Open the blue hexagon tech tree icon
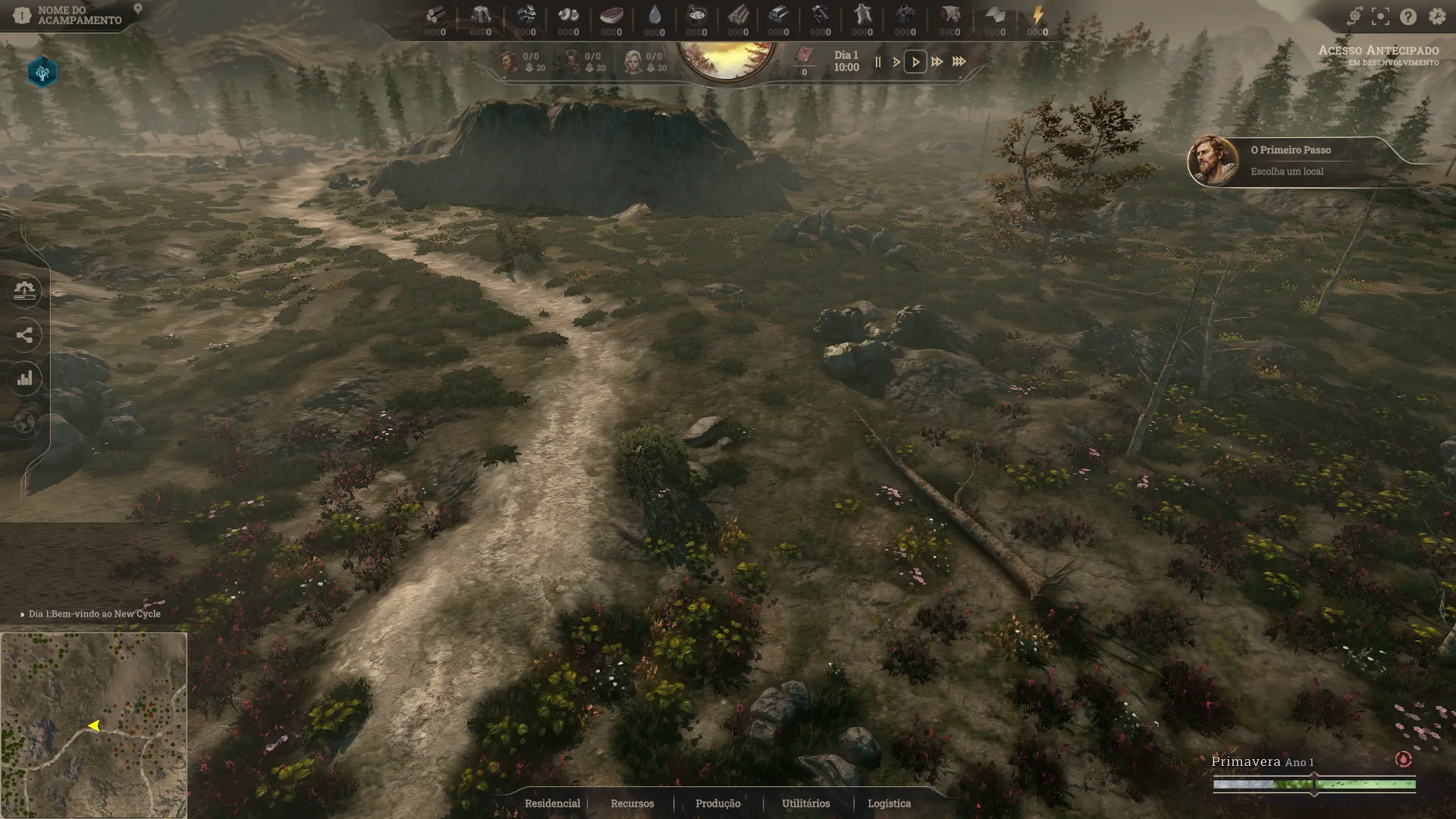 (42, 73)
